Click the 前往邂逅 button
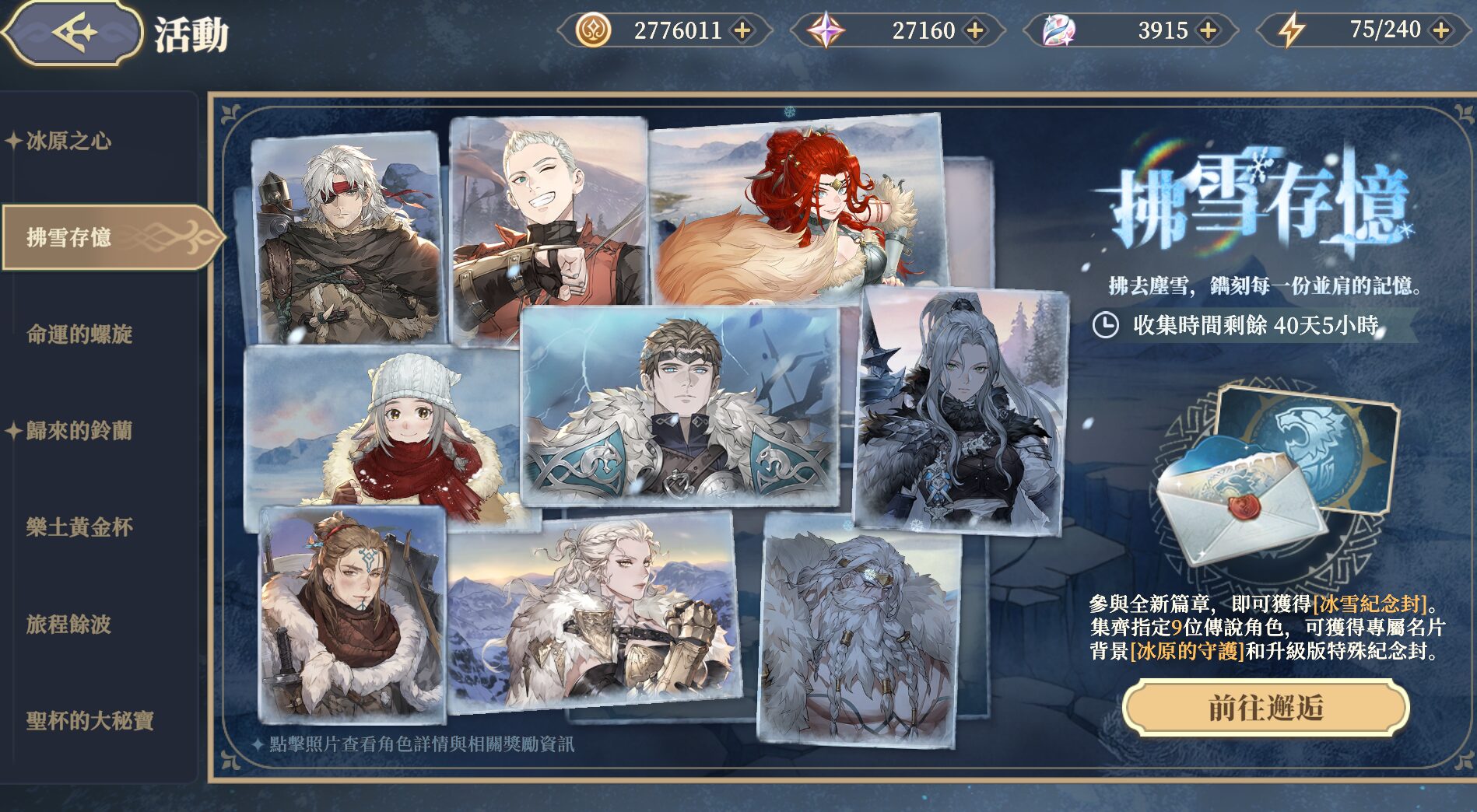This screenshot has height=812, width=1477. [x=1265, y=708]
